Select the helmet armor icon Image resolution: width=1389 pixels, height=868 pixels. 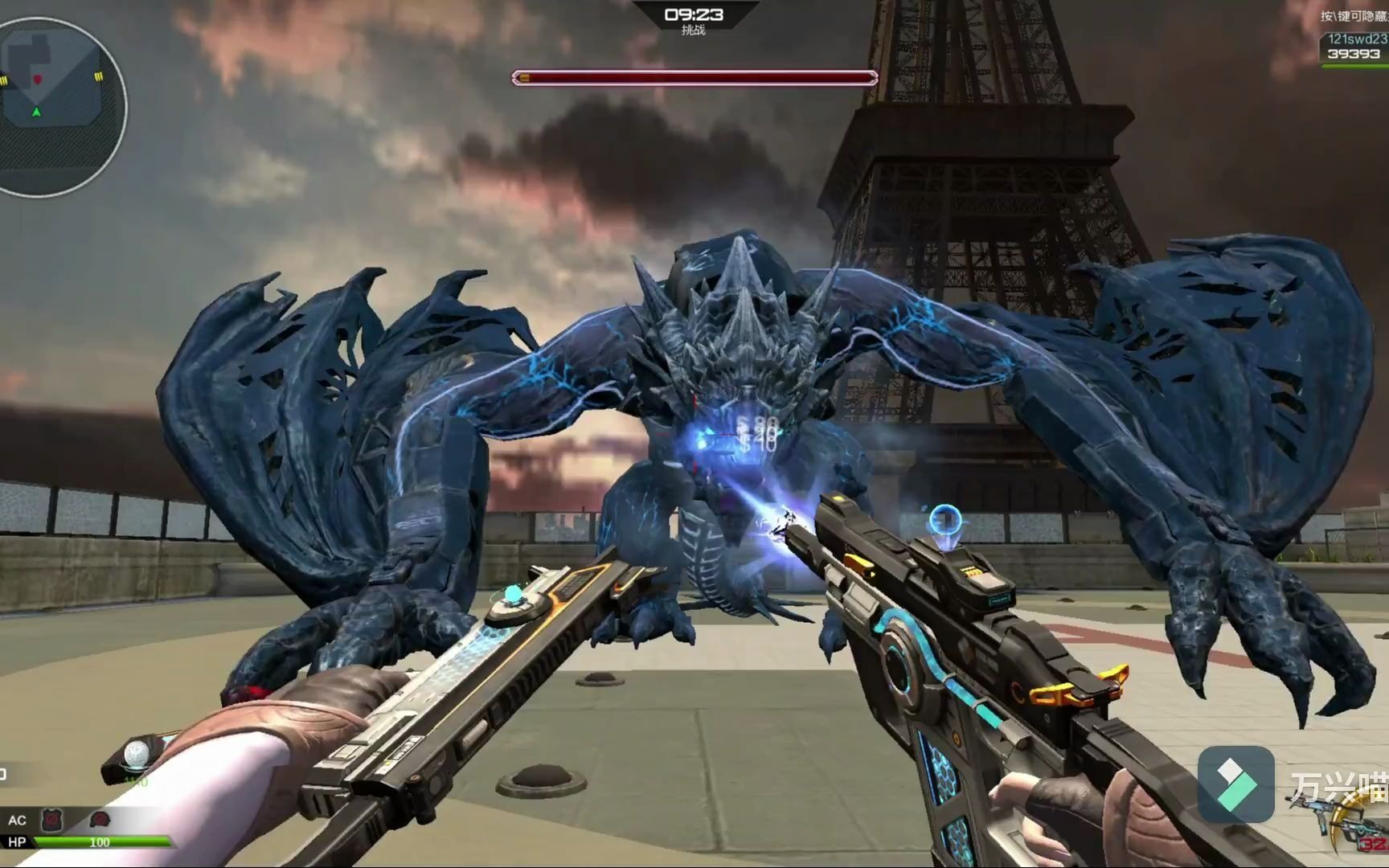point(100,821)
